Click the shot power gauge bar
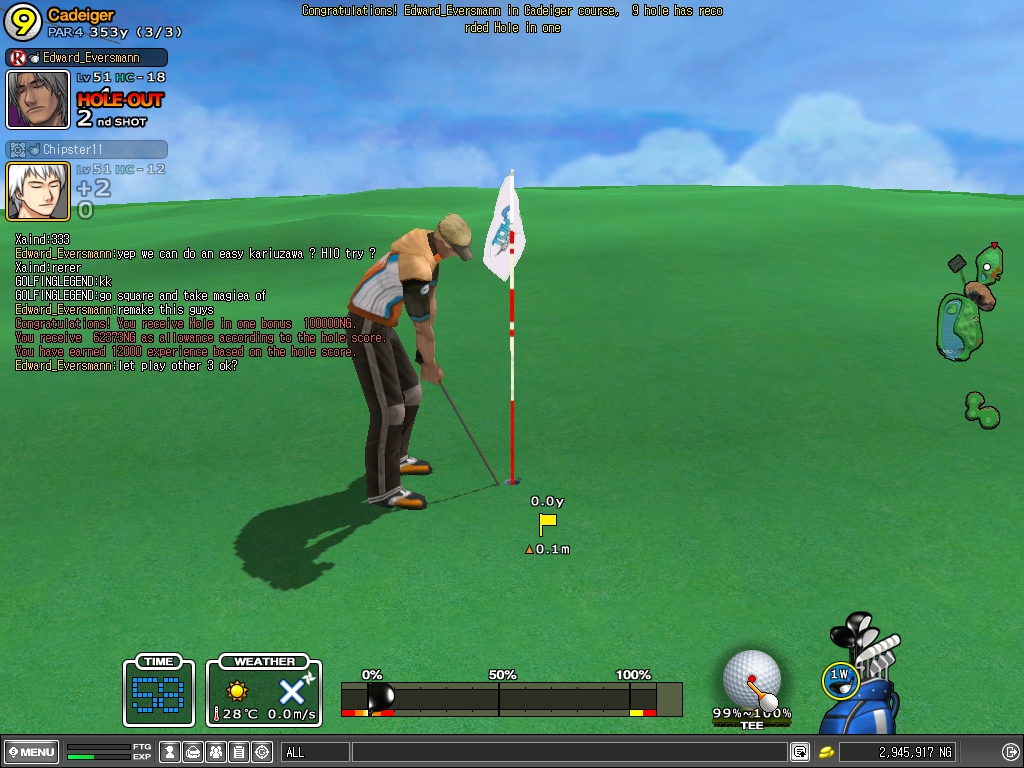Viewport: 1024px width, 768px height. [x=511, y=699]
